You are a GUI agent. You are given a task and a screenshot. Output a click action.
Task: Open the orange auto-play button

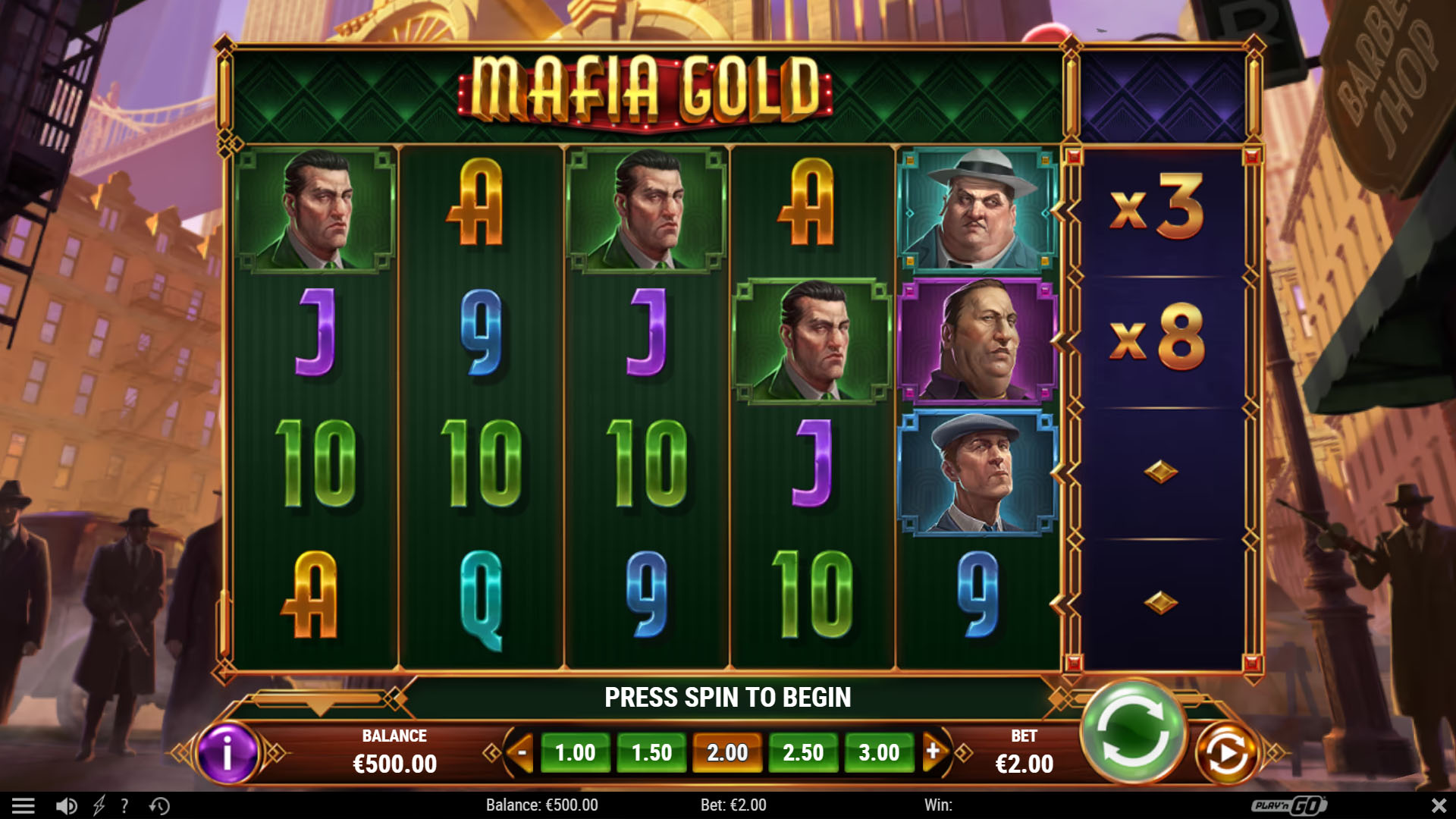click(1226, 753)
